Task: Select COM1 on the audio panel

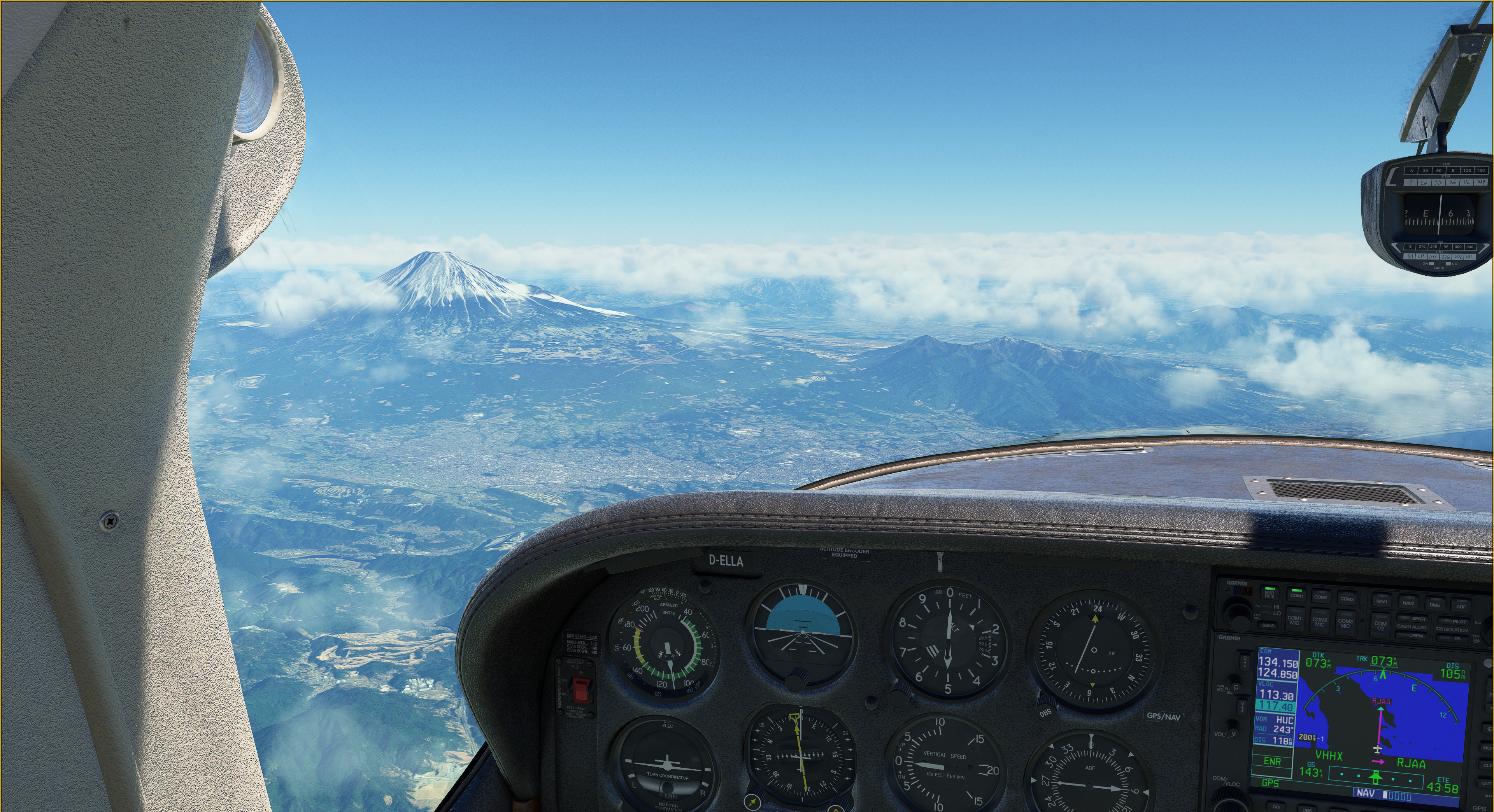Action: (1296, 595)
